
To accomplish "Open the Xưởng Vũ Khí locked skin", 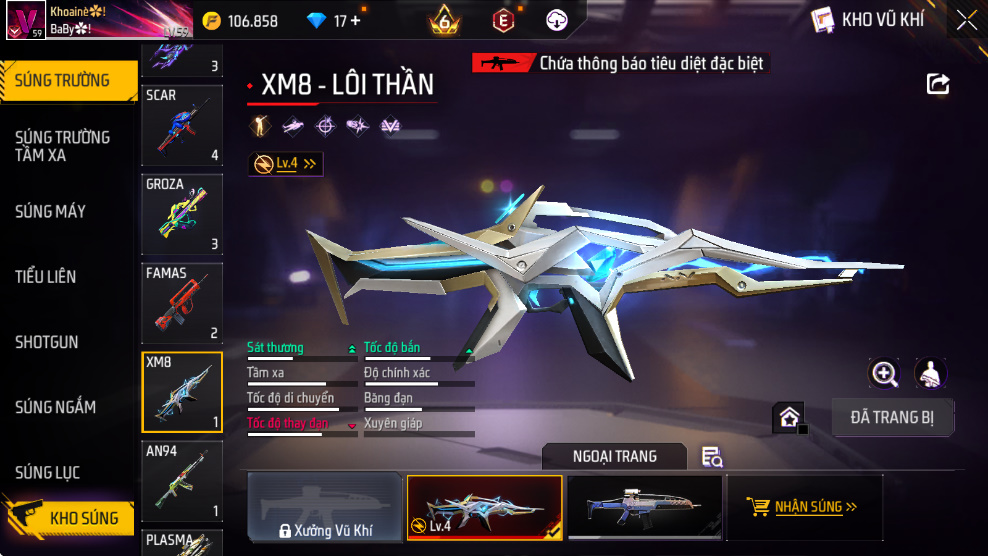I will (x=325, y=507).
